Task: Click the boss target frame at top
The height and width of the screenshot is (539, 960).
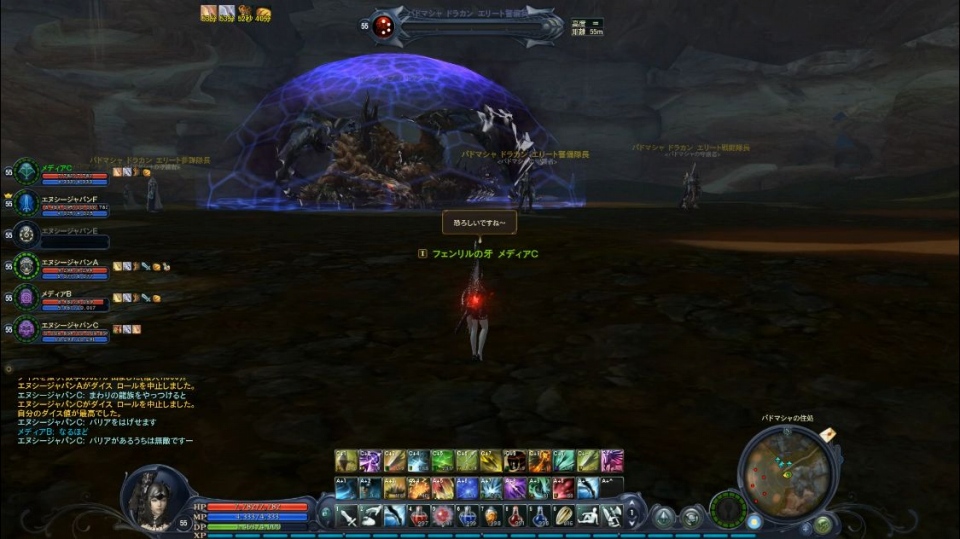Action: click(470, 27)
